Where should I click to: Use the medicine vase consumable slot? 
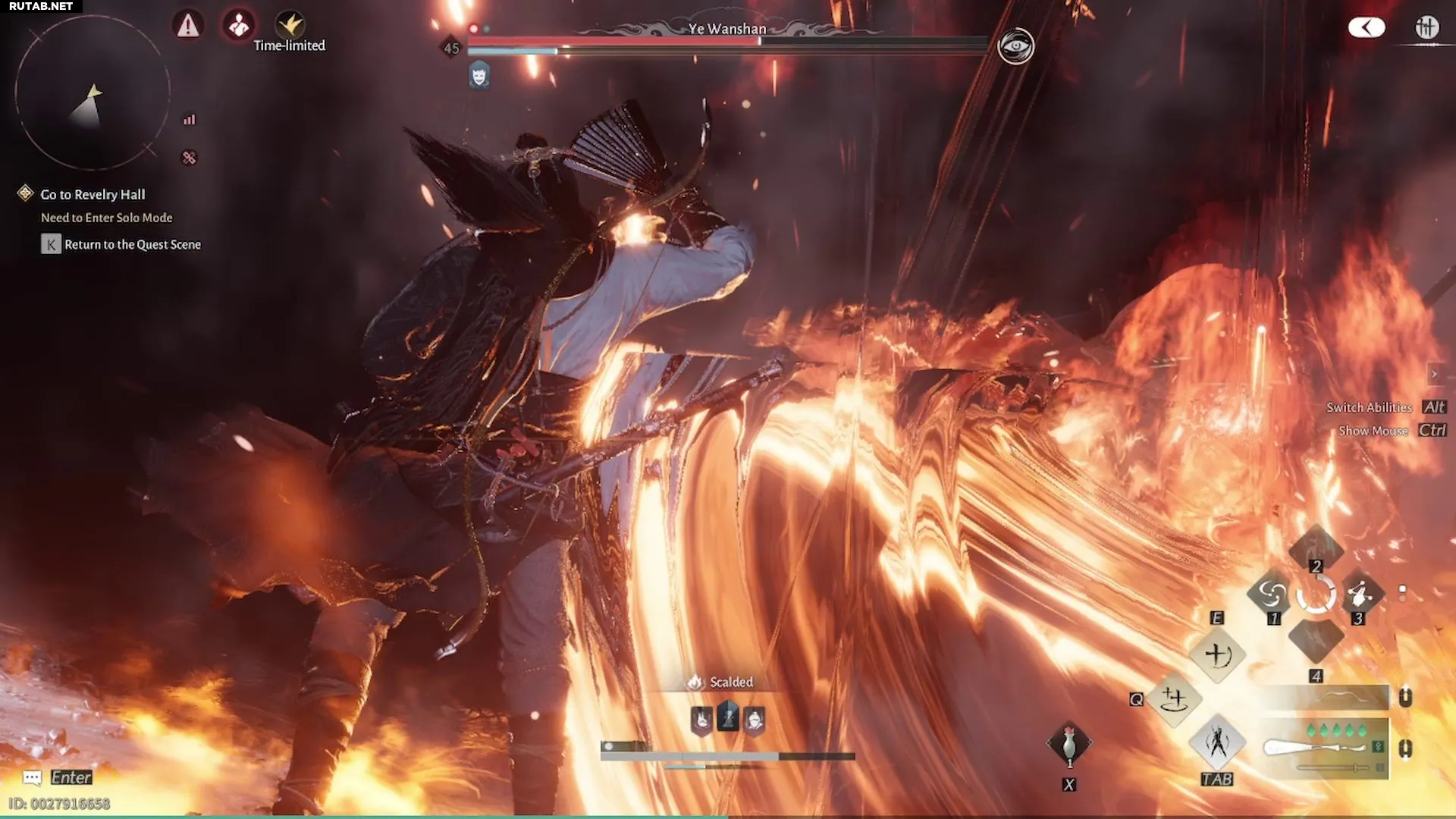tap(1068, 743)
